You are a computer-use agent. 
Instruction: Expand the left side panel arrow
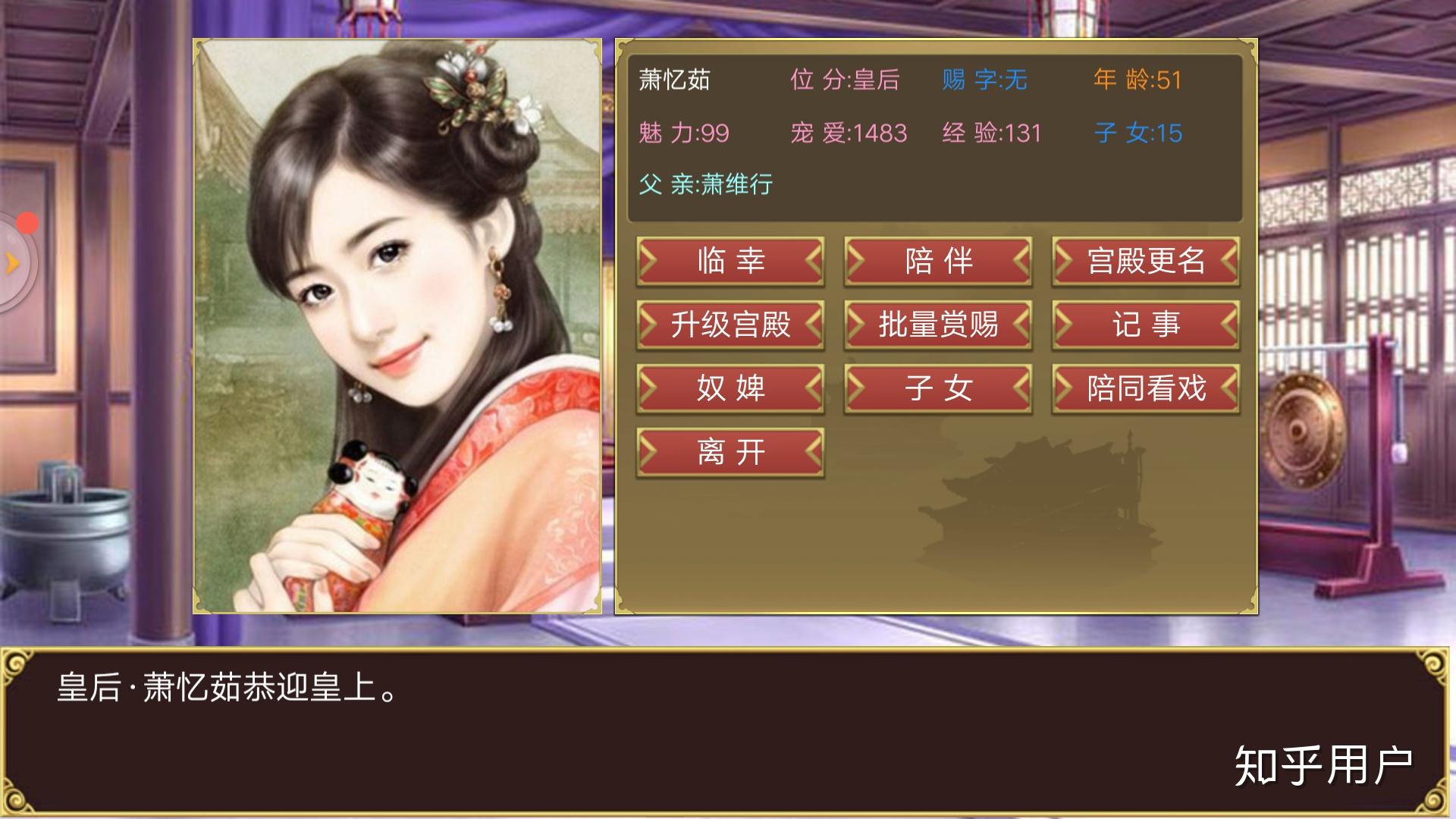point(11,262)
